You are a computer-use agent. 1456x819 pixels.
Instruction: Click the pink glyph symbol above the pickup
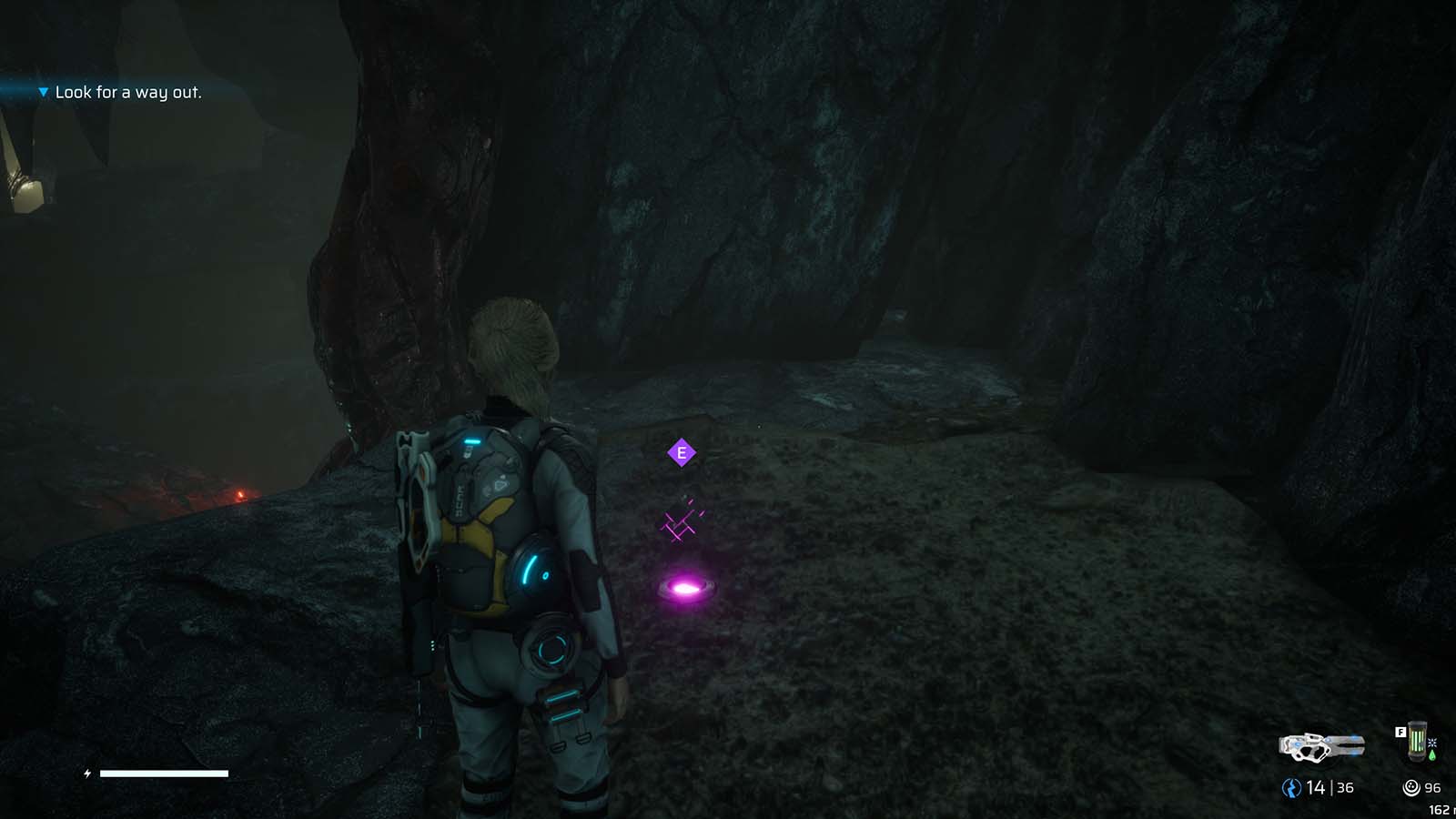click(682, 523)
